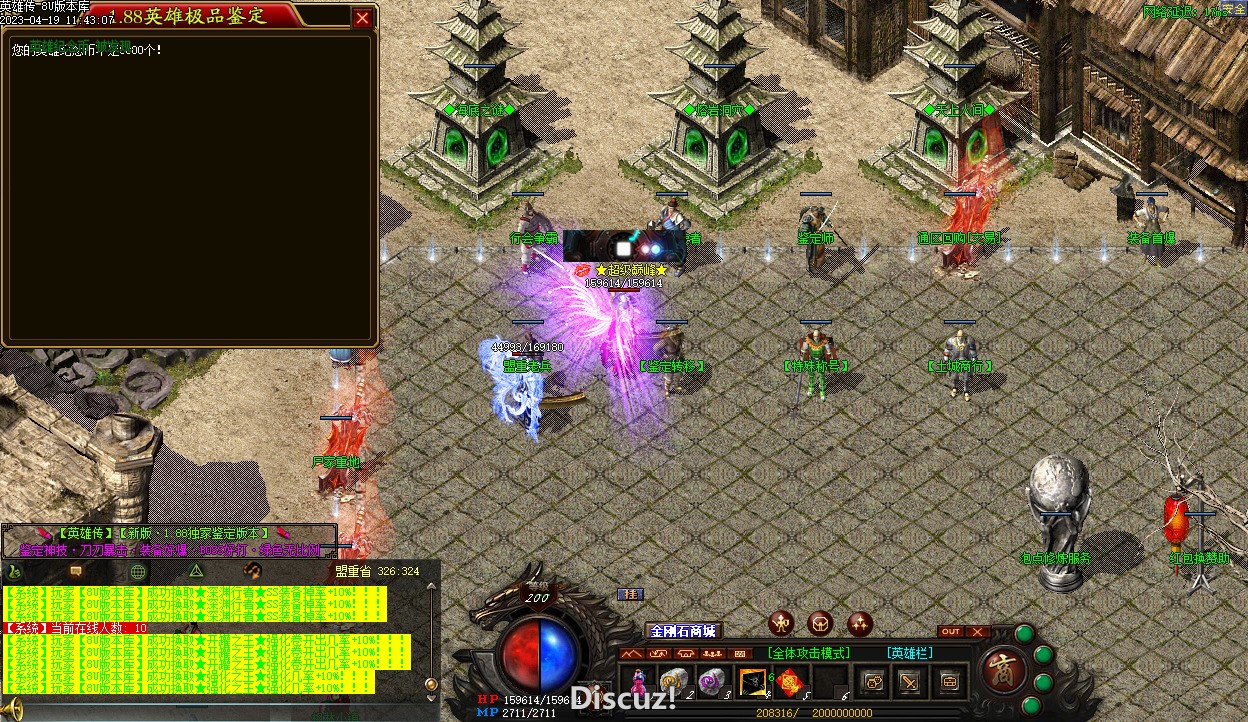Open the 英雄栏 hero panel

pyautogui.click(x=910, y=653)
